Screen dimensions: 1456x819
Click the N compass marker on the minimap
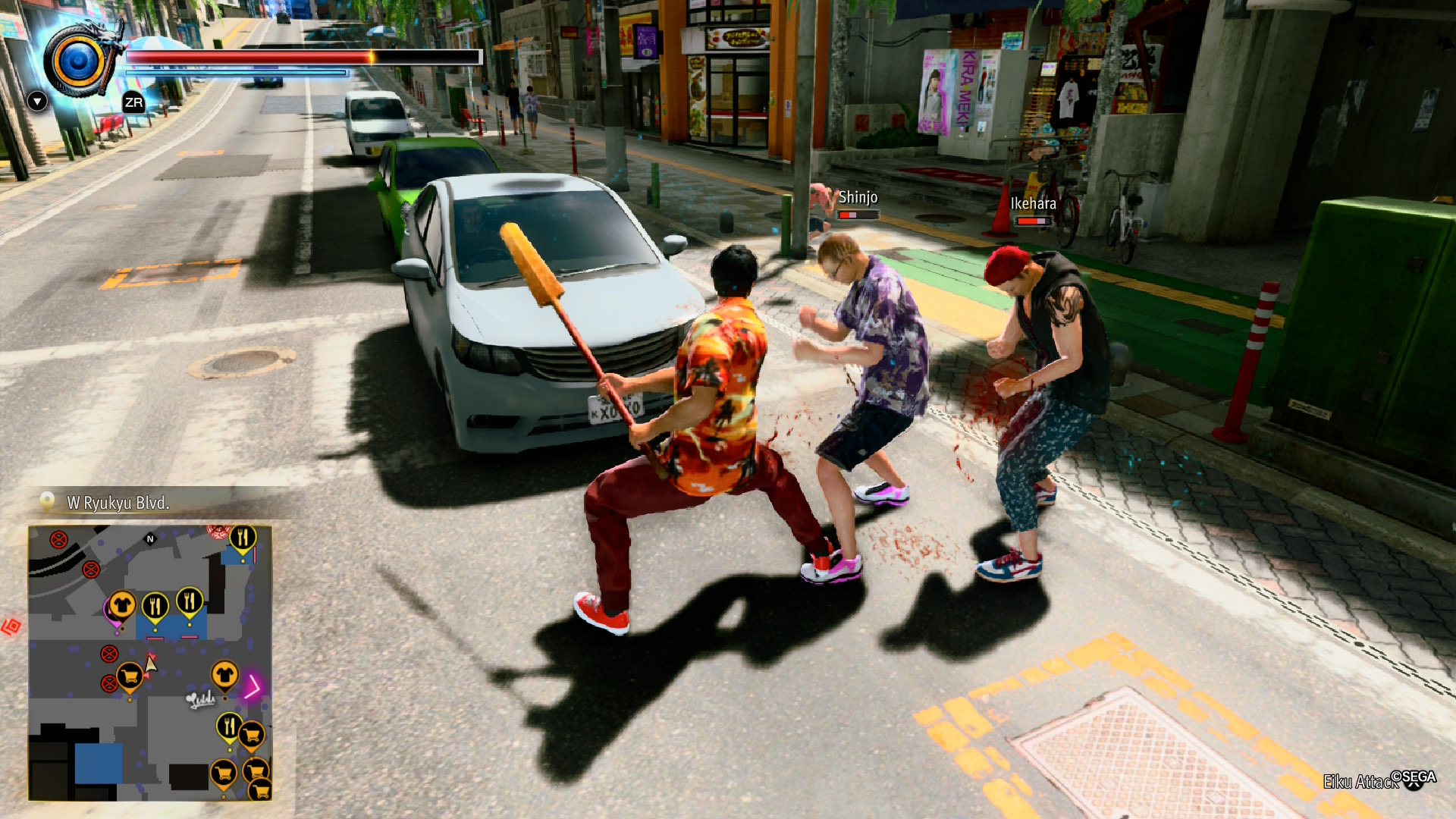click(x=150, y=539)
